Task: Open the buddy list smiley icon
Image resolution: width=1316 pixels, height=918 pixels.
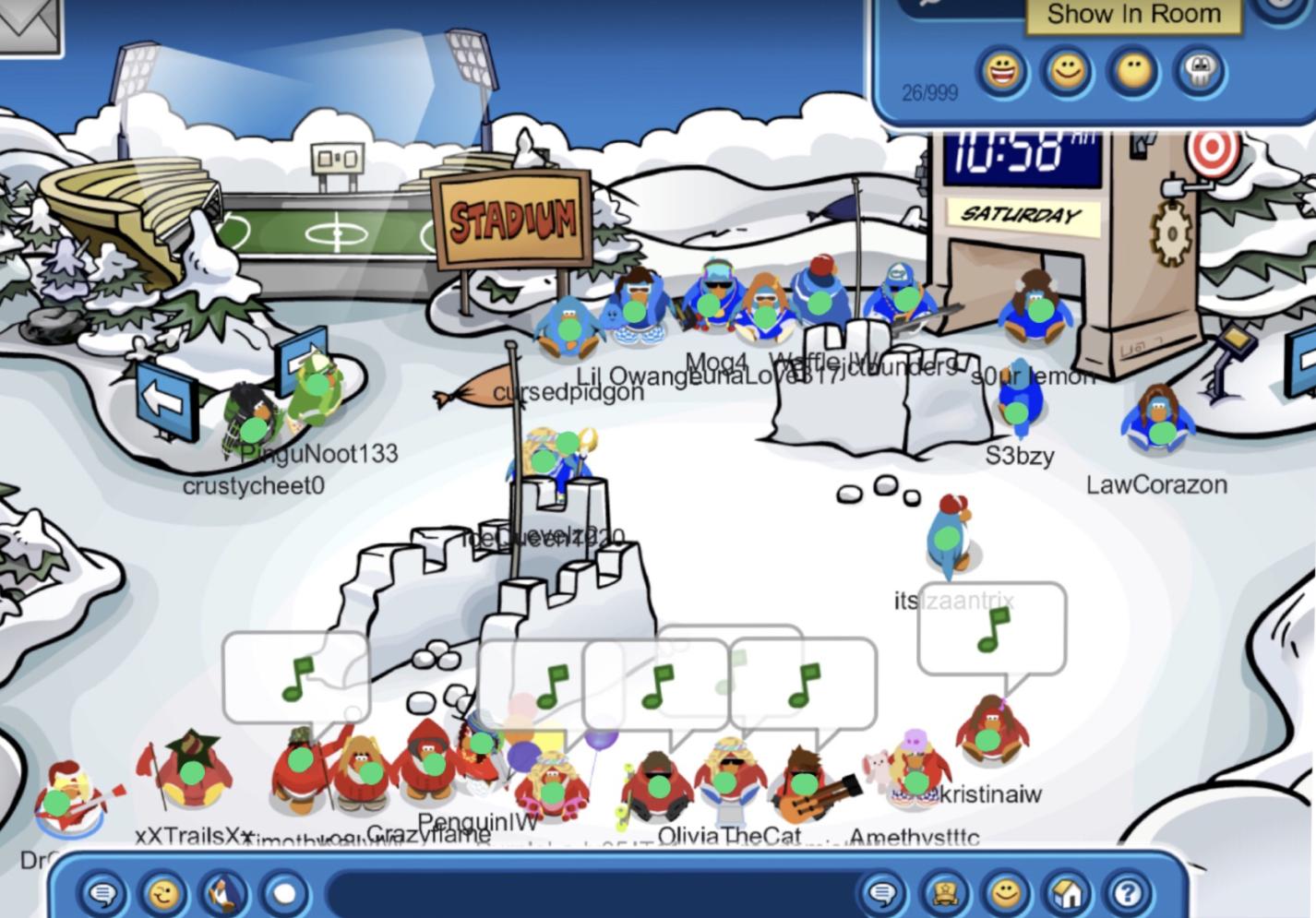Action: (x=1005, y=893)
